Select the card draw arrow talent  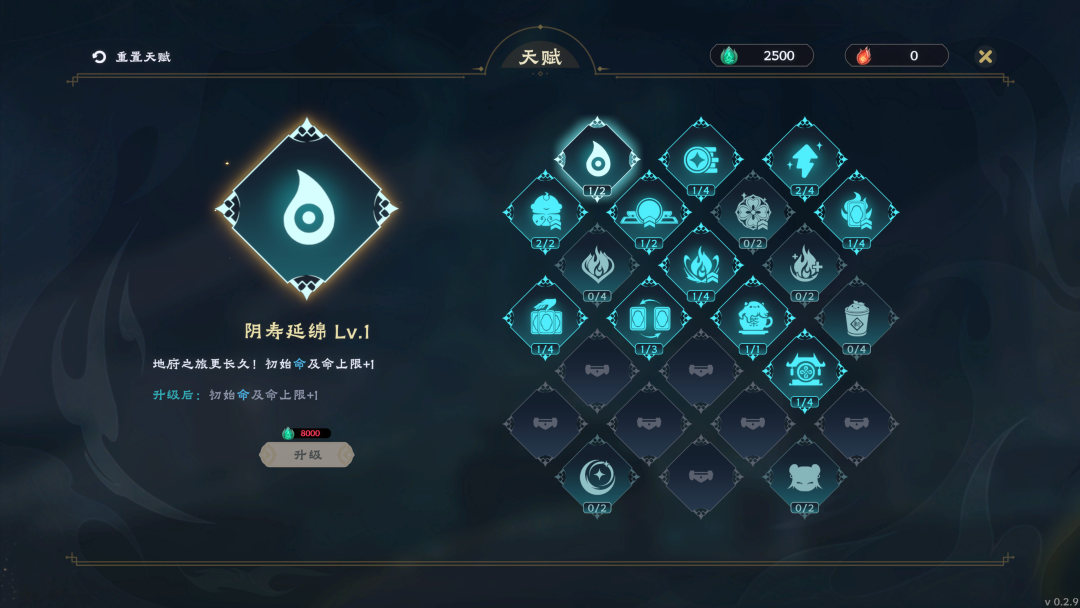coord(545,318)
